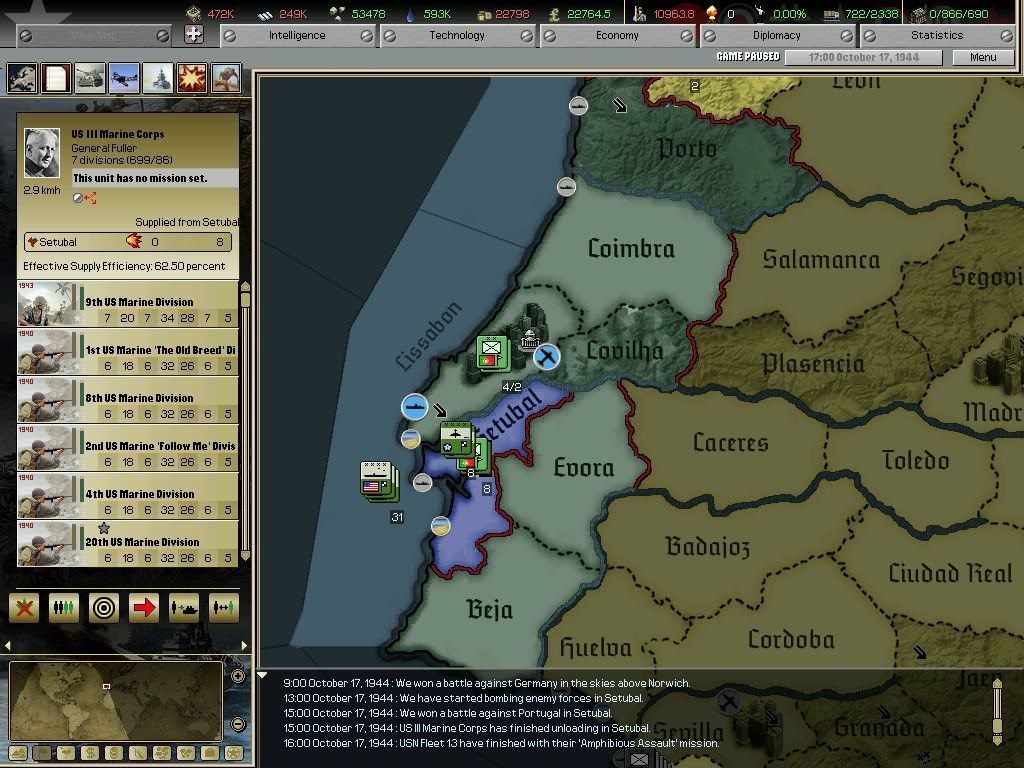Click the bullseye target mission button
The height and width of the screenshot is (768, 1024).
coord(104,607)
